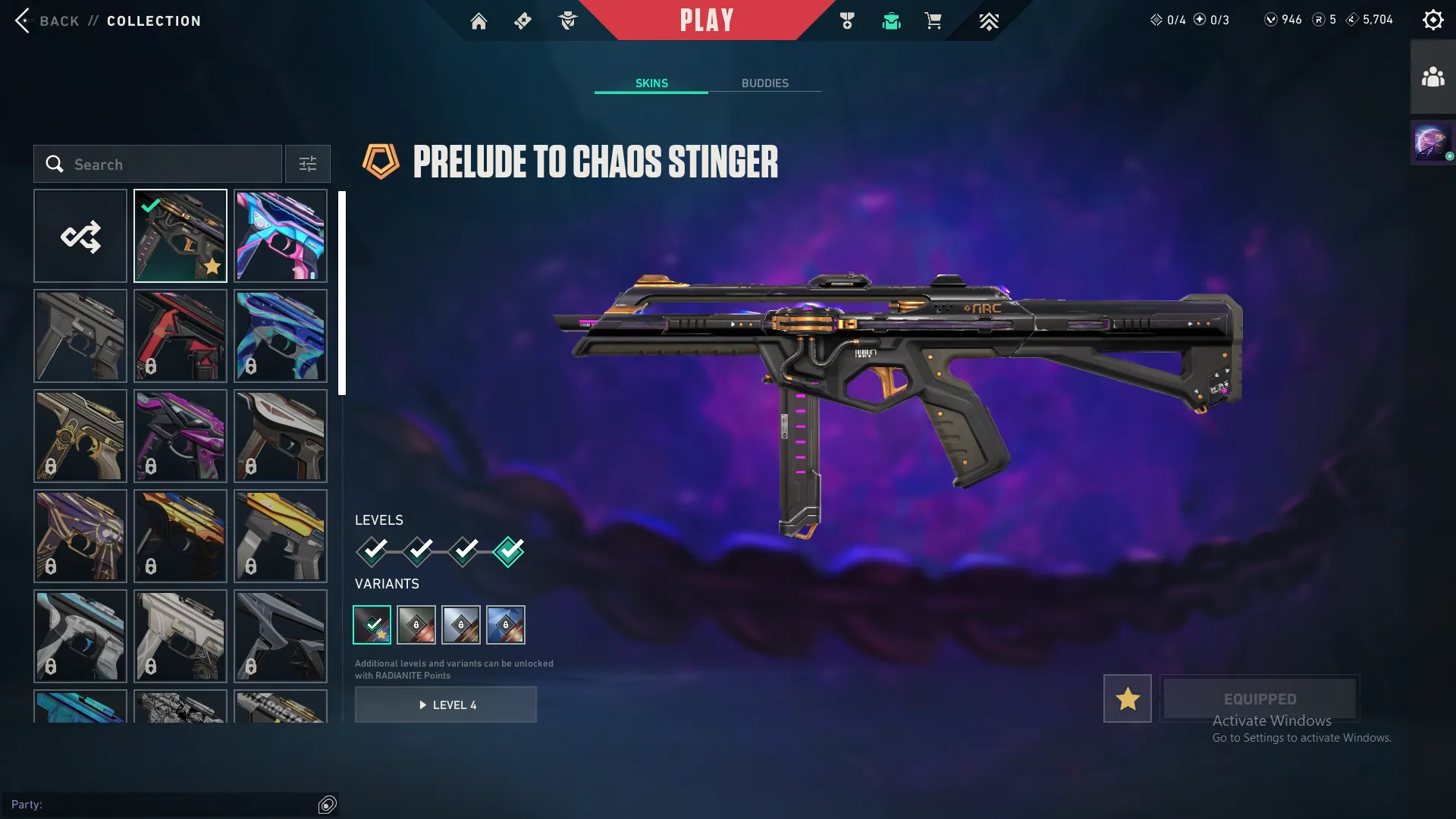The image size is (1456, 819).
Task: Select the level four checkmark on Levels track
Action: click(508, 552)
